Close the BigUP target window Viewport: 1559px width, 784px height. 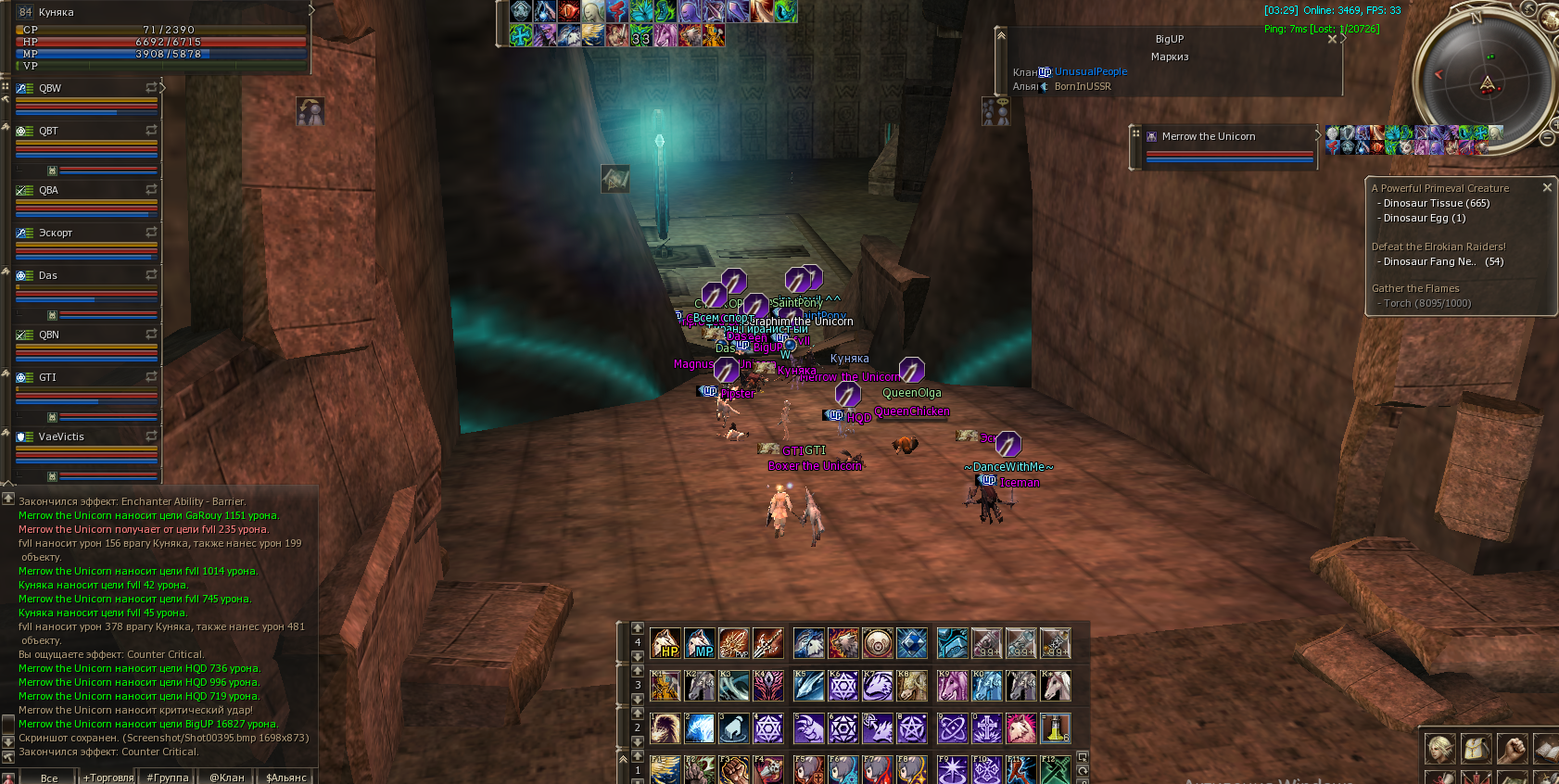[x=1332, y=39]
